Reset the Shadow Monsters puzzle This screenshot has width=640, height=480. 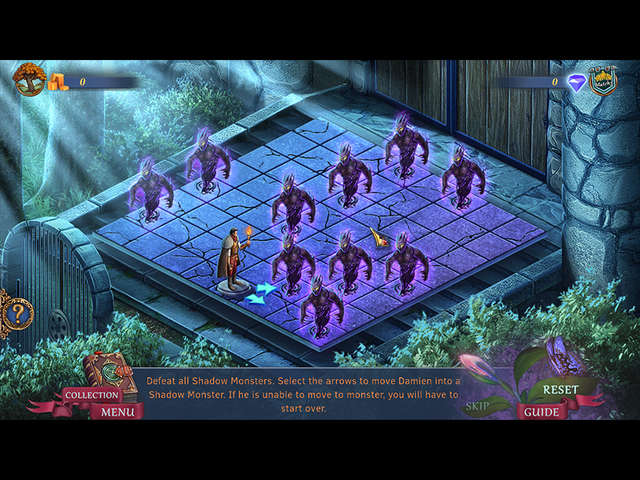[x=561, y=389]
